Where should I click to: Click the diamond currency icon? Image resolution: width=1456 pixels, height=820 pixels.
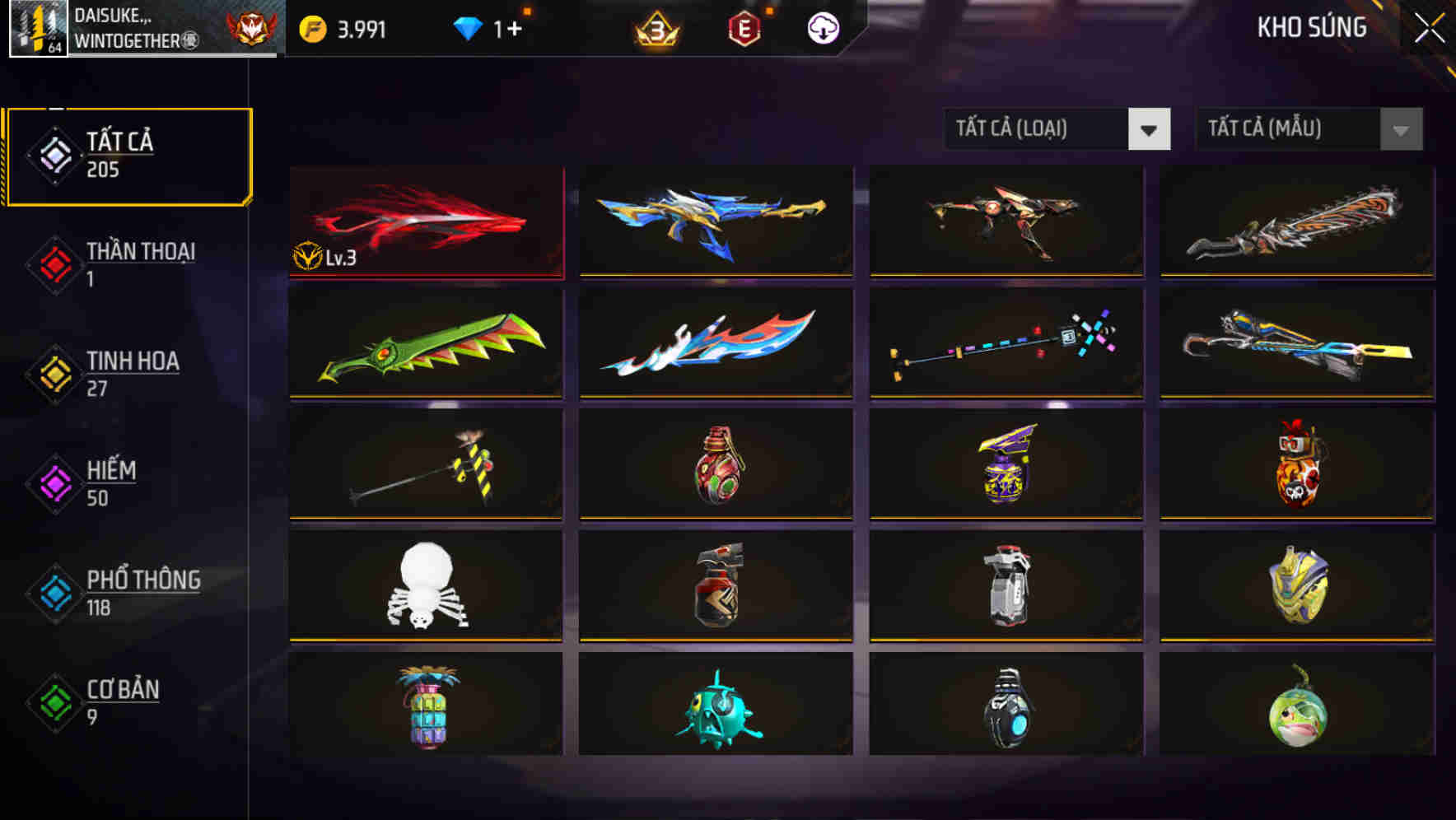(x=468, y=26)
